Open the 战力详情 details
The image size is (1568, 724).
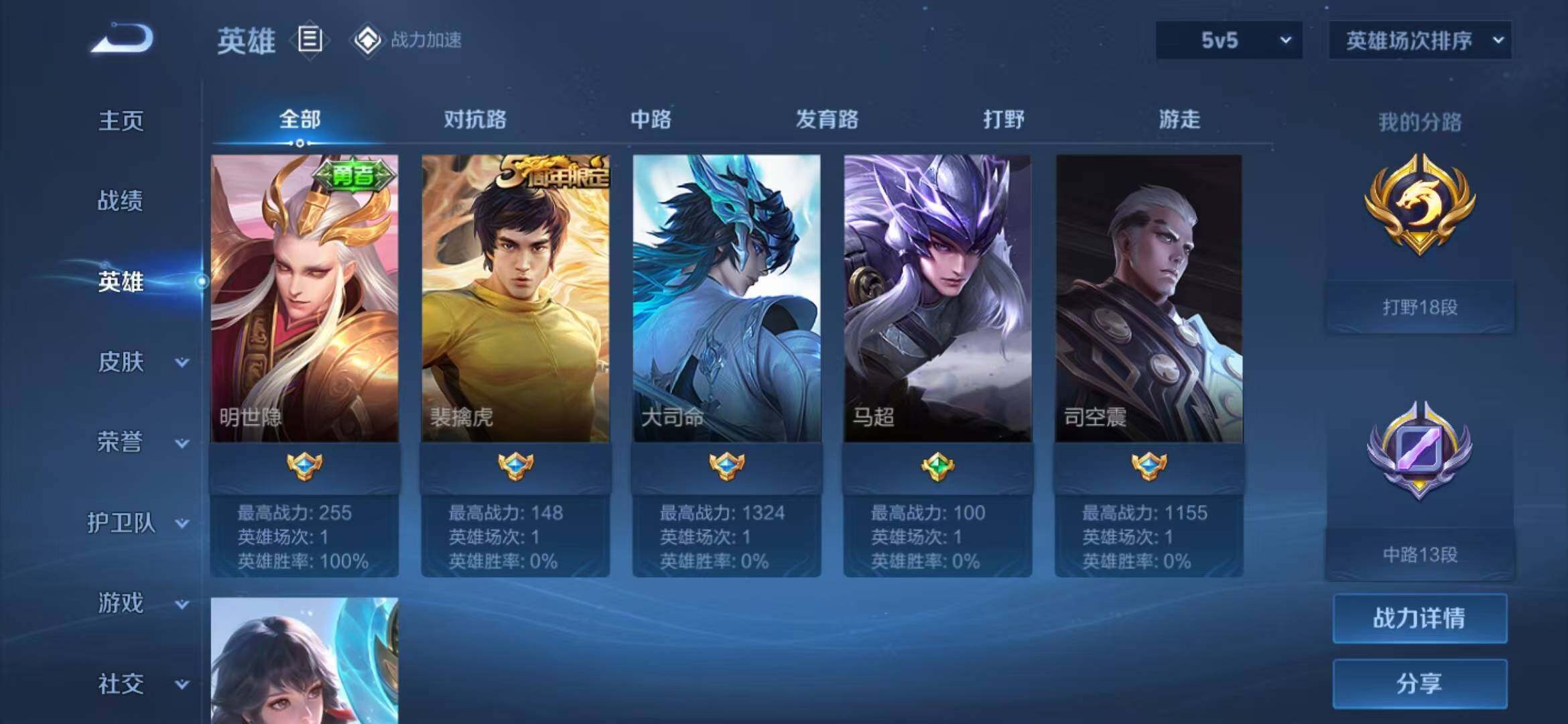(1420, 618)
